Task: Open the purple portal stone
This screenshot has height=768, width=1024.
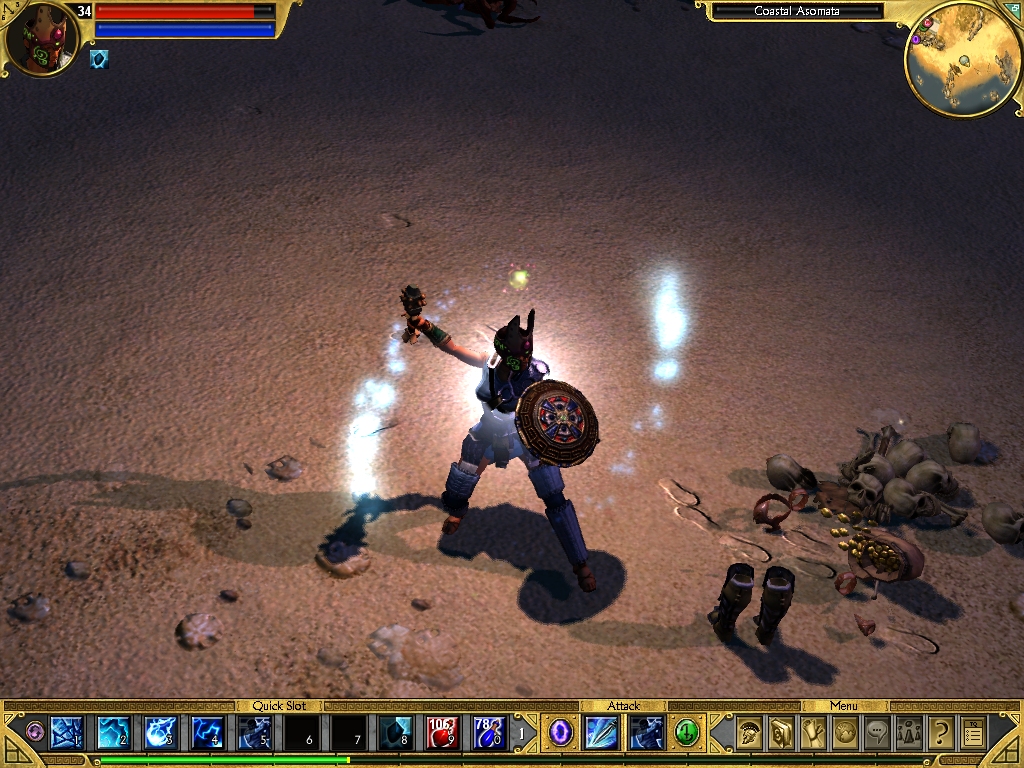Action: tap(561, 733)
